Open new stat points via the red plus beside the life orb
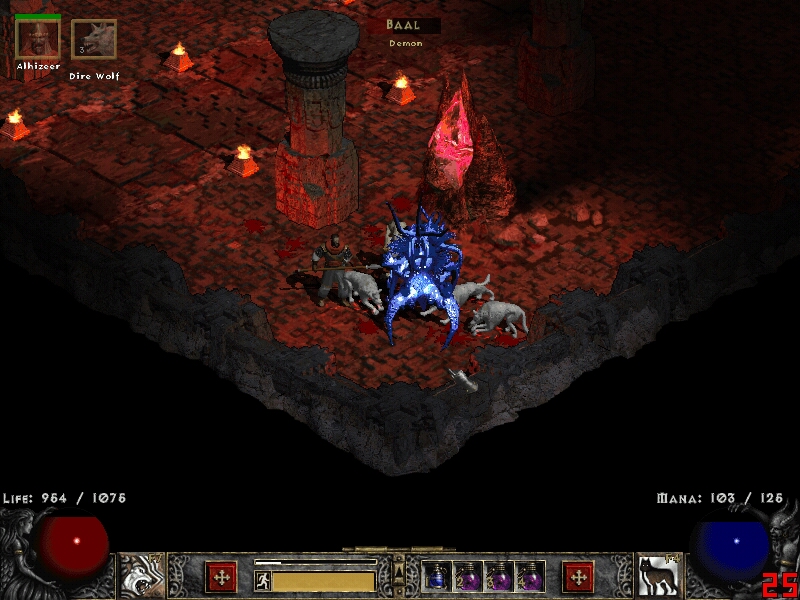This screenshot has height=600, width=800. [x=221, y=576]
